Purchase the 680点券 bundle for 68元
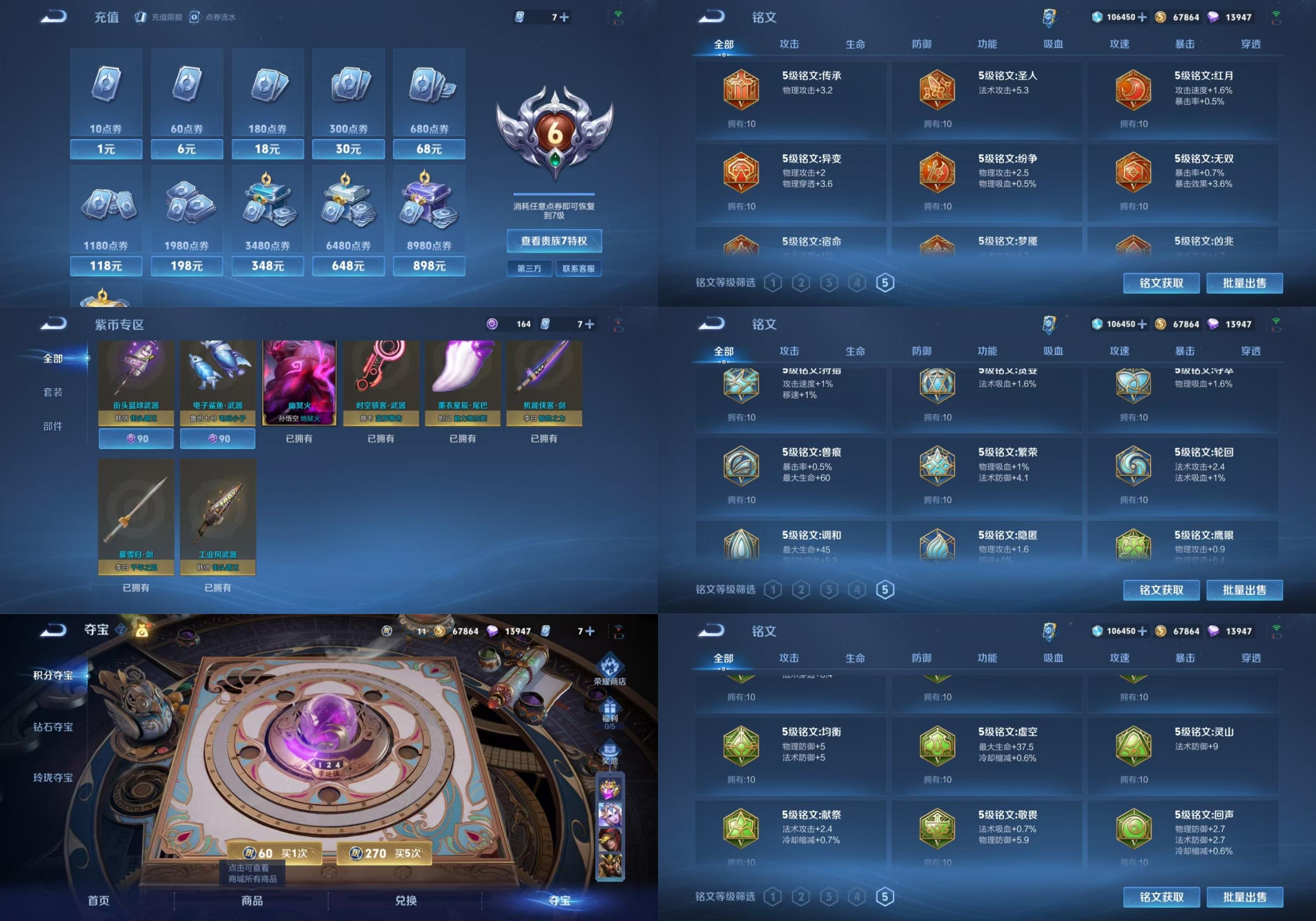 (429, 149)
